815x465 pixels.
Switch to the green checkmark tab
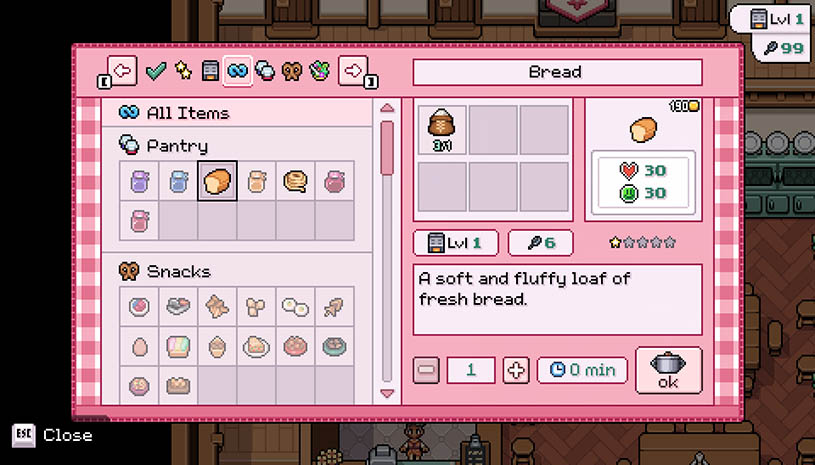(155, 71)
